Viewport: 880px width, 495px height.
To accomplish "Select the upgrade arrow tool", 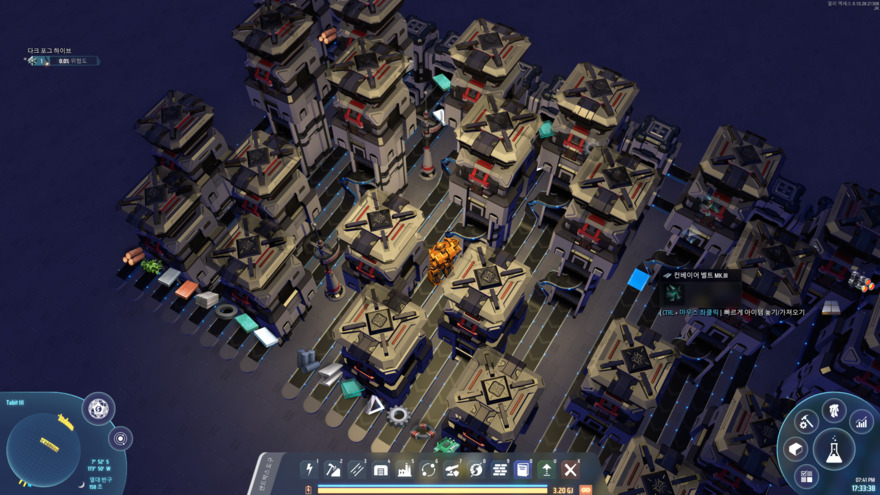I will (547, 469).
